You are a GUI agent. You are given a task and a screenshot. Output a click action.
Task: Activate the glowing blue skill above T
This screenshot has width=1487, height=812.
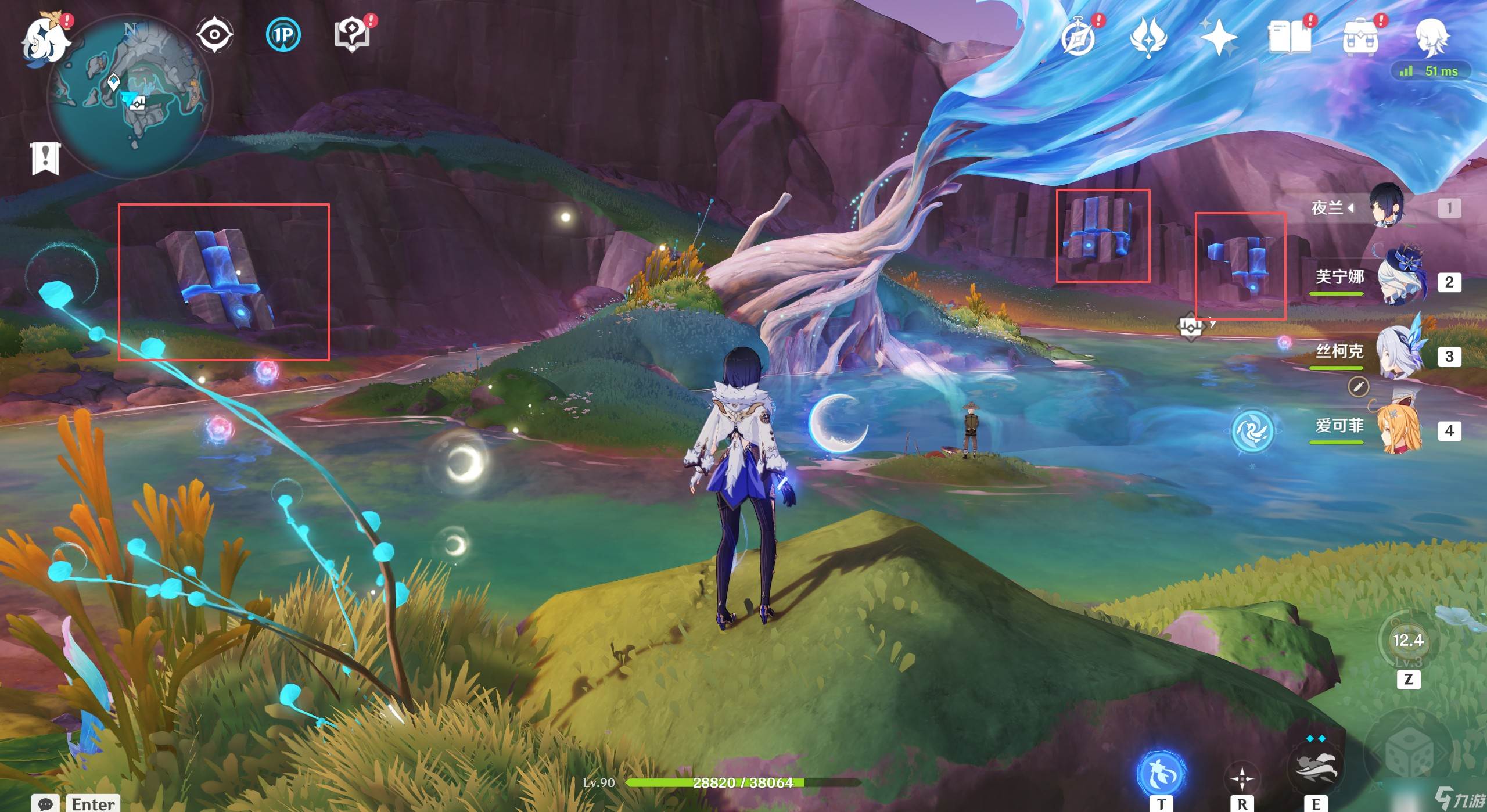click(x=1161, y=773)
